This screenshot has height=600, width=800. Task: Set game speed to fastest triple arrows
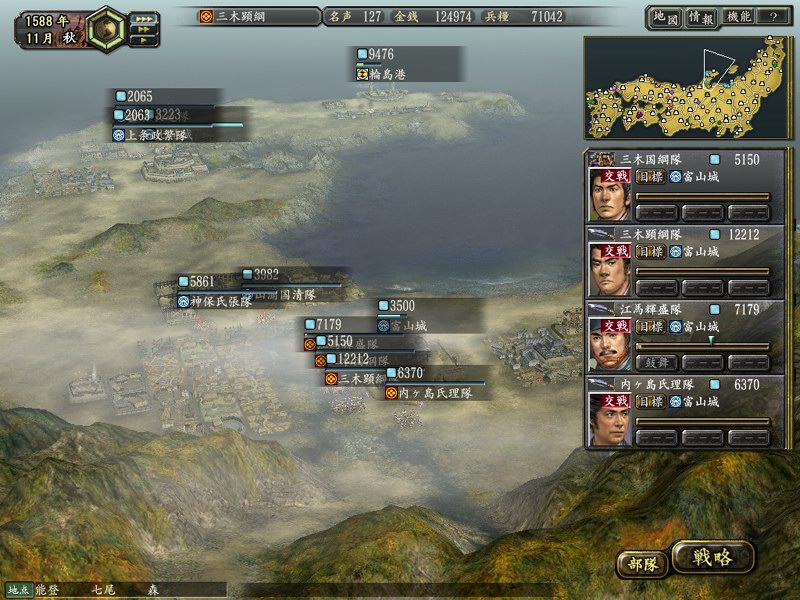tap(144, 18)
